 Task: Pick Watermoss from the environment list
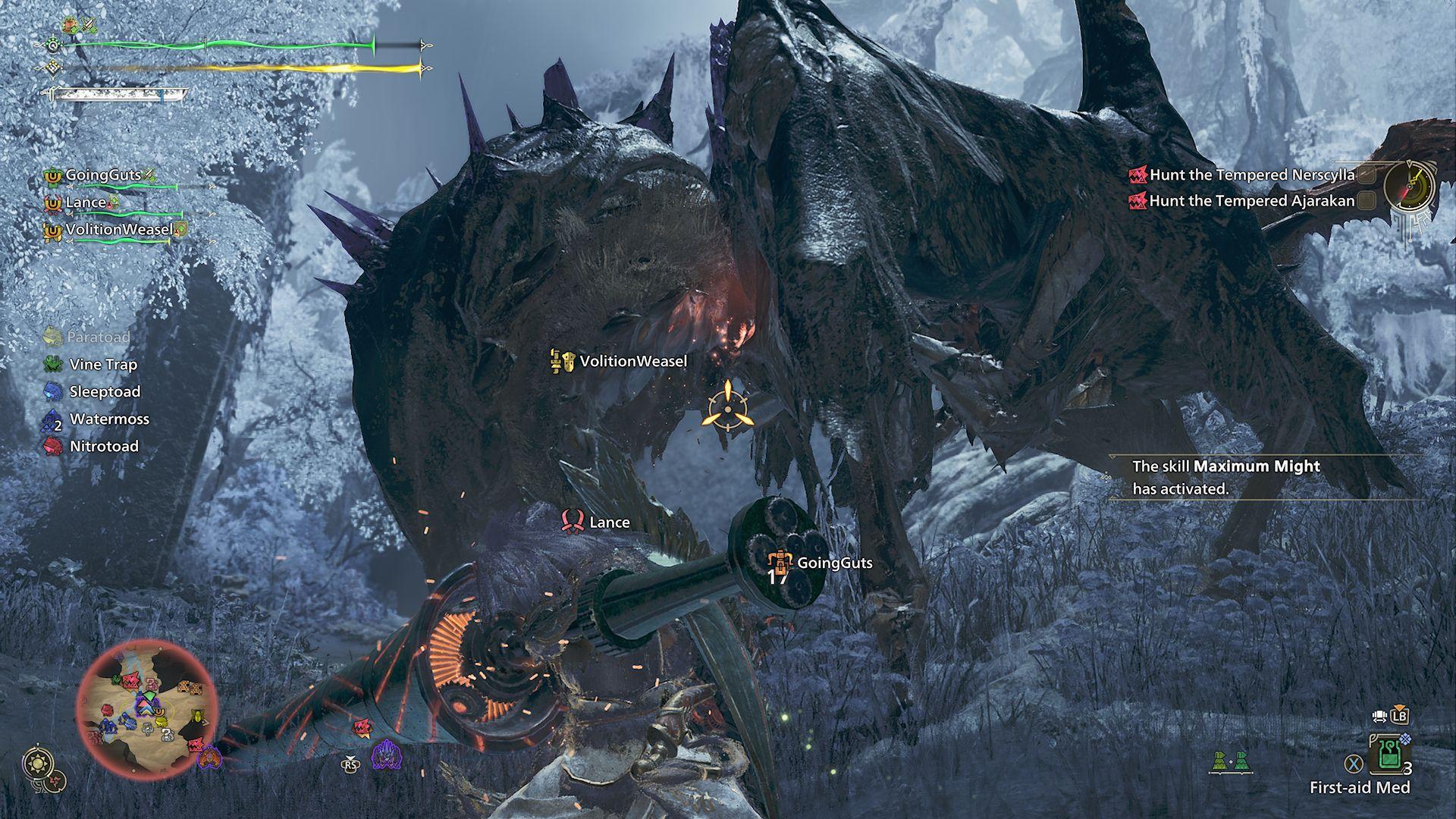[x=109, y=419]
